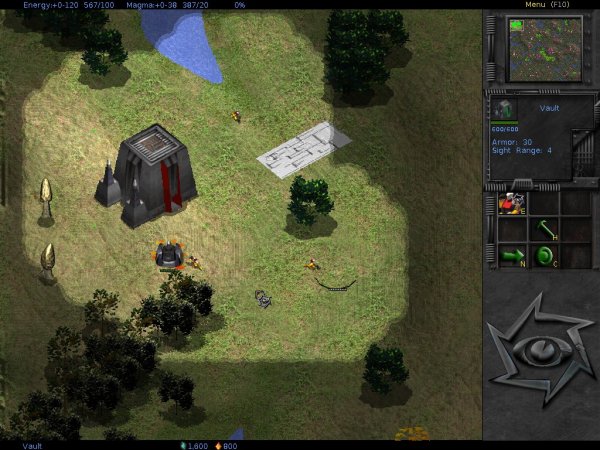Click the green arrow command icon

pyautogui.click(x=512, y=255)
